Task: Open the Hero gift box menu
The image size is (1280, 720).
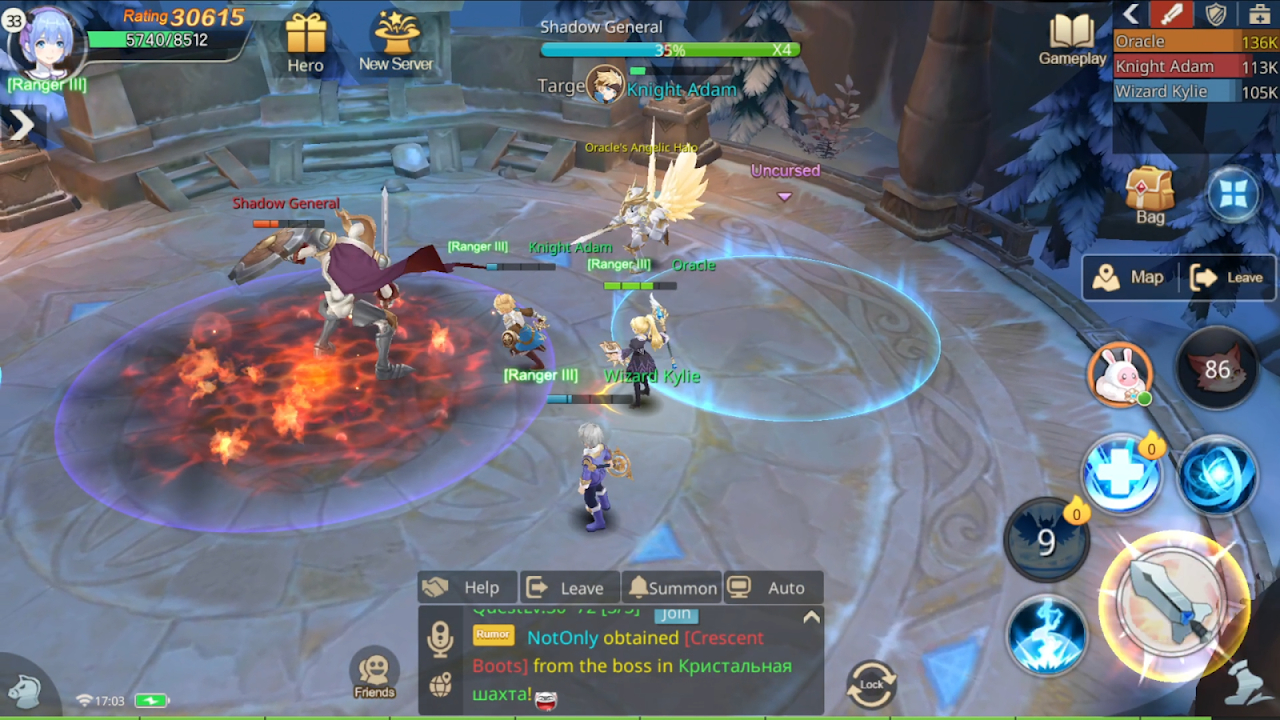Action: pos(306,43)
